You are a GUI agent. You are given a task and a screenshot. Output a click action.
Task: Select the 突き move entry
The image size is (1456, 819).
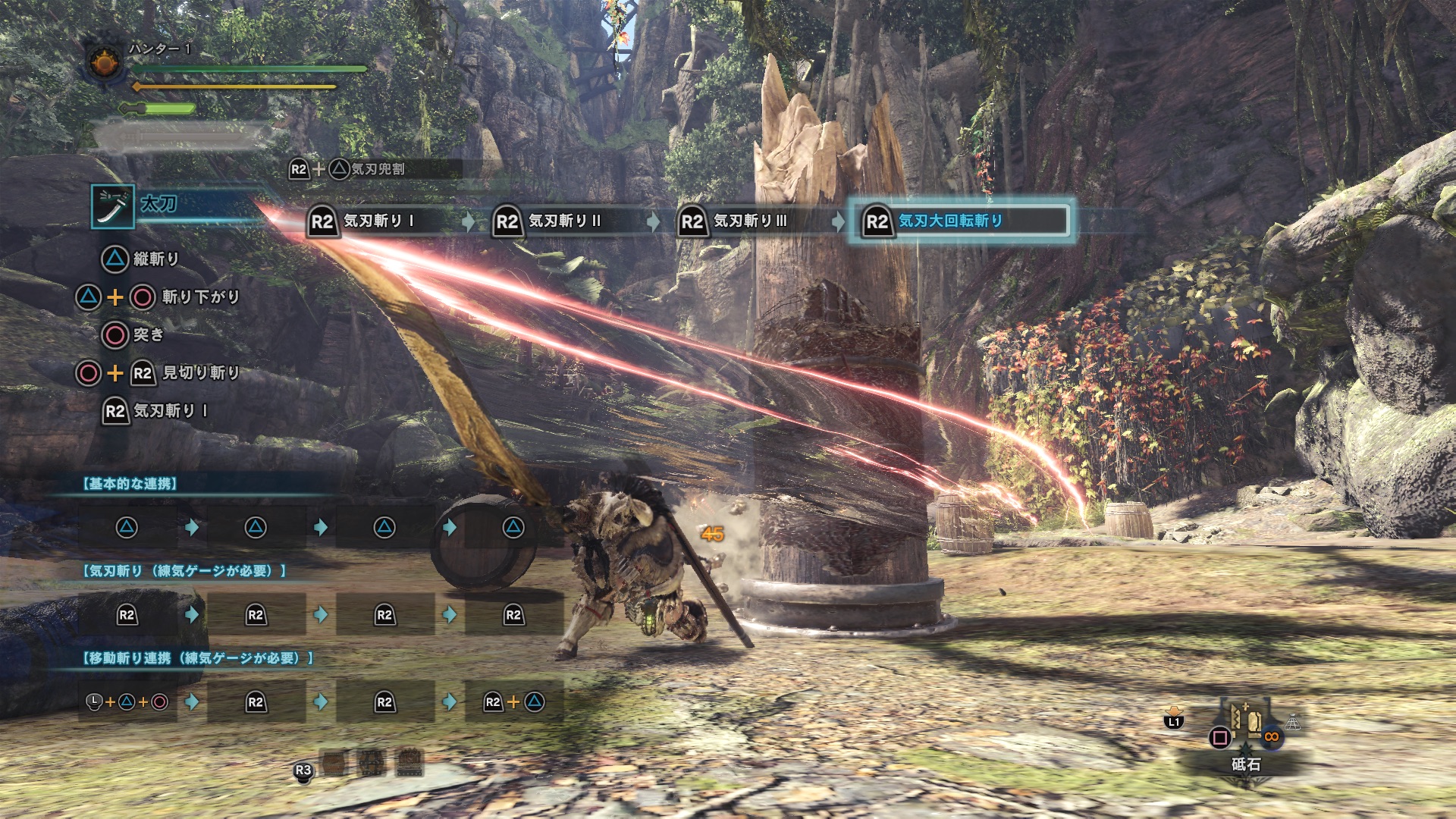(147, 334)
